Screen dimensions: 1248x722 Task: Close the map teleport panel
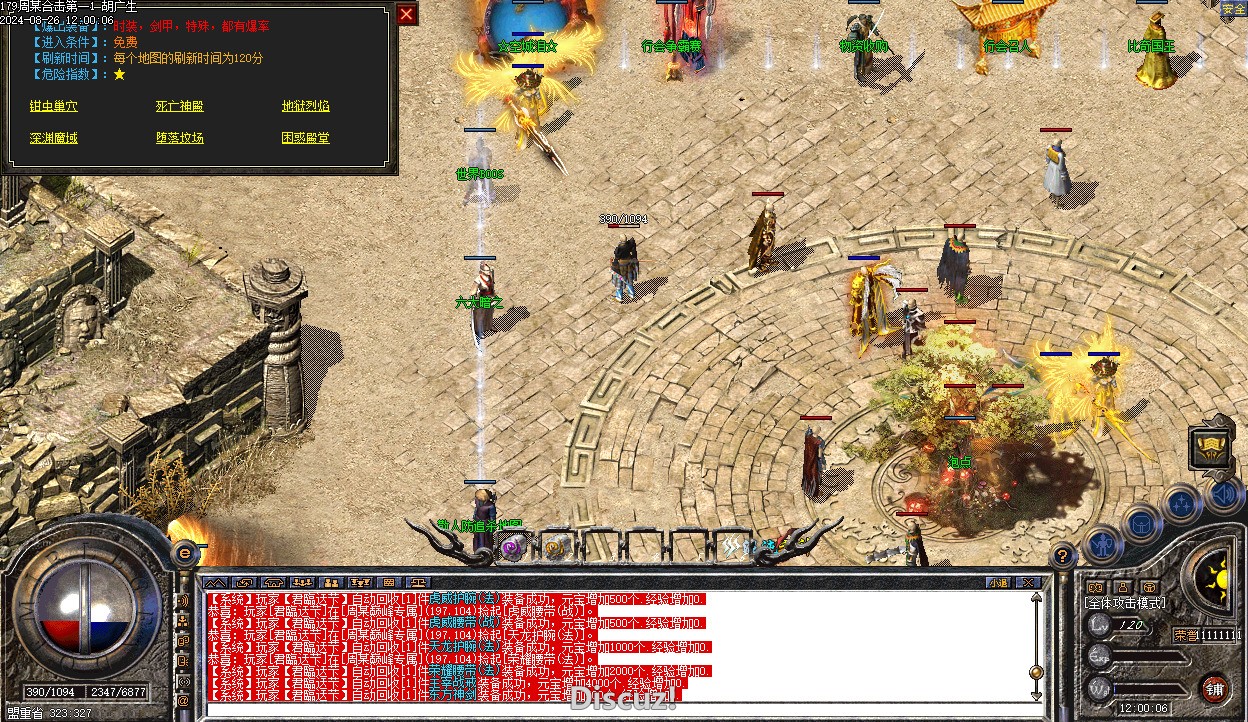(406, 14)
